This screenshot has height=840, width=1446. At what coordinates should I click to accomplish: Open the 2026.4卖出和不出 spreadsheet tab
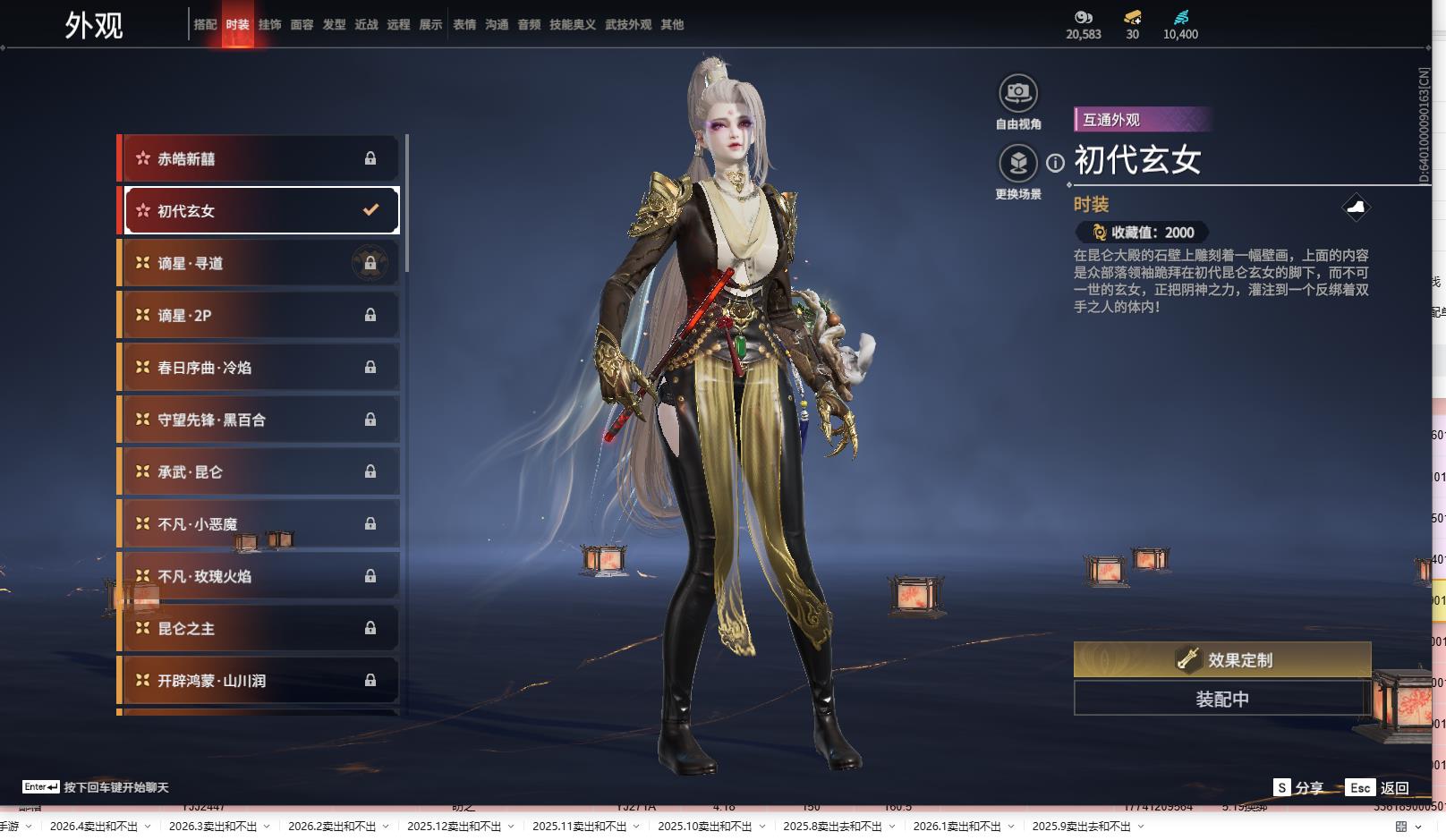pyautogui.click(x=94, y=827)
